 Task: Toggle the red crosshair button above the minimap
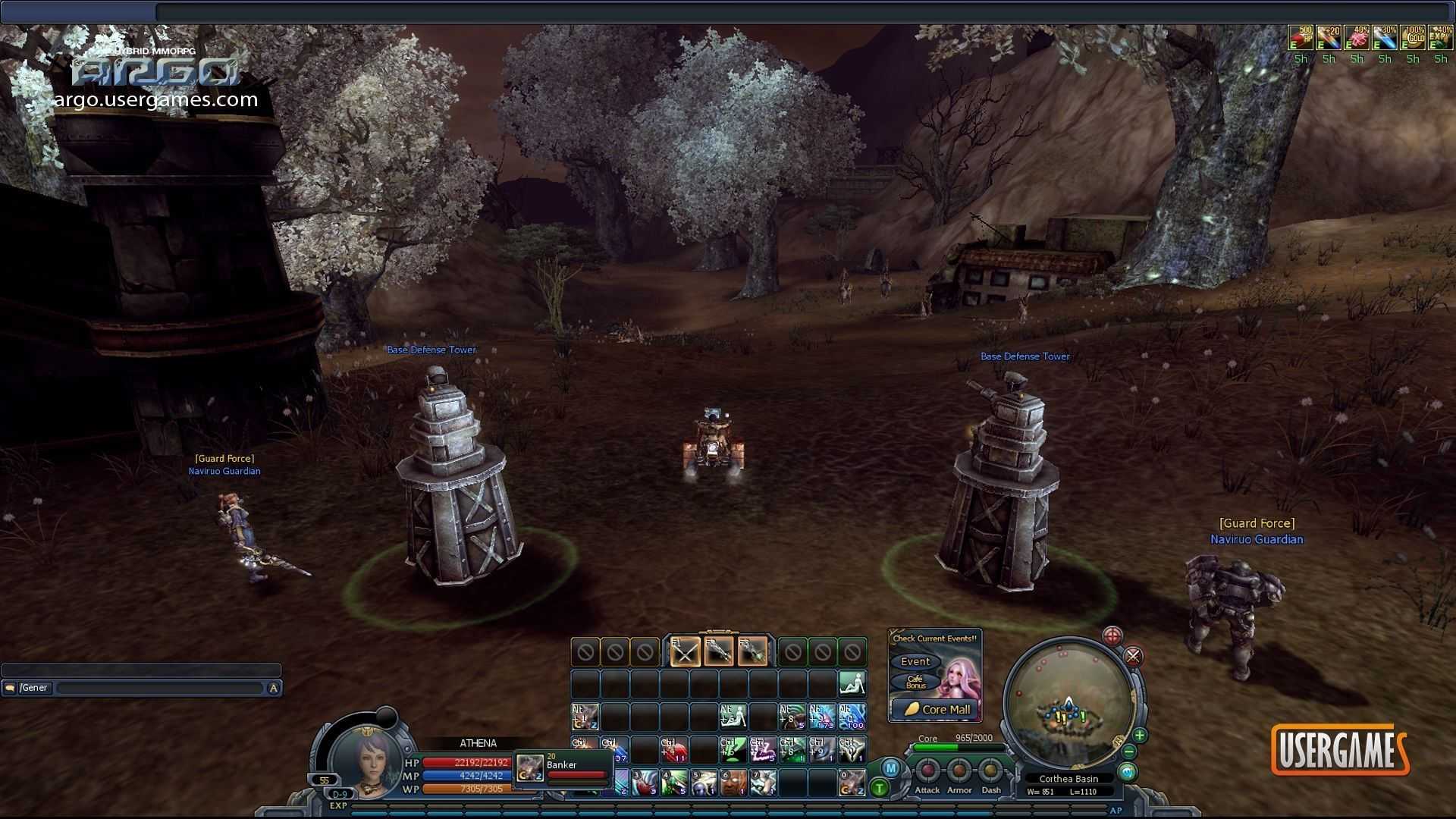[1112, 635]
